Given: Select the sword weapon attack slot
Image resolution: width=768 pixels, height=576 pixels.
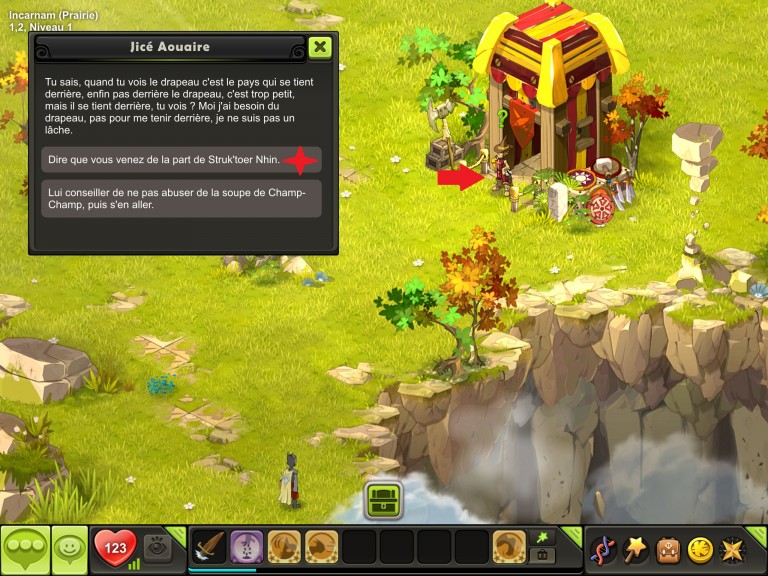Looking at the screenshot, I should (208, 547).
